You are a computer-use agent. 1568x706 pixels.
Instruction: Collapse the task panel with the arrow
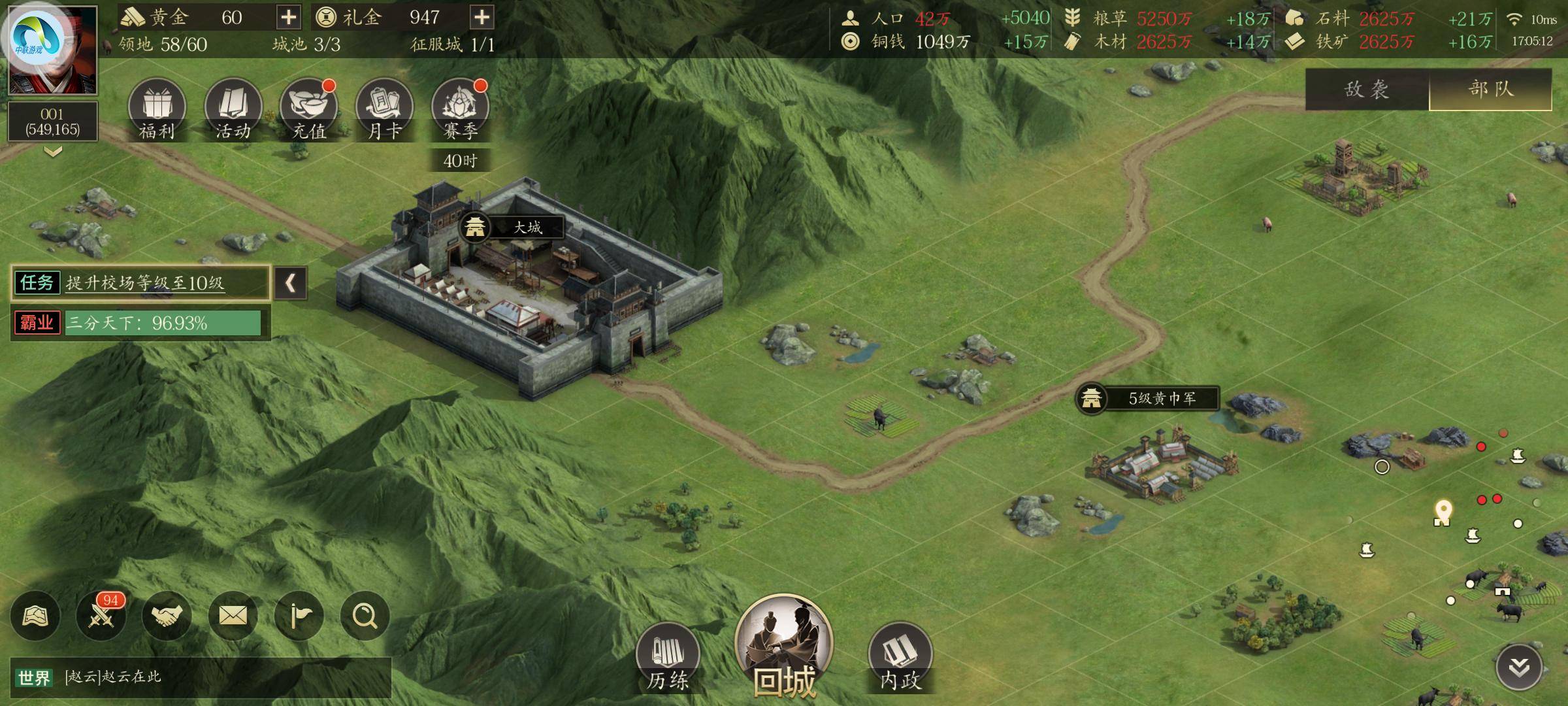tap(291, 283)
